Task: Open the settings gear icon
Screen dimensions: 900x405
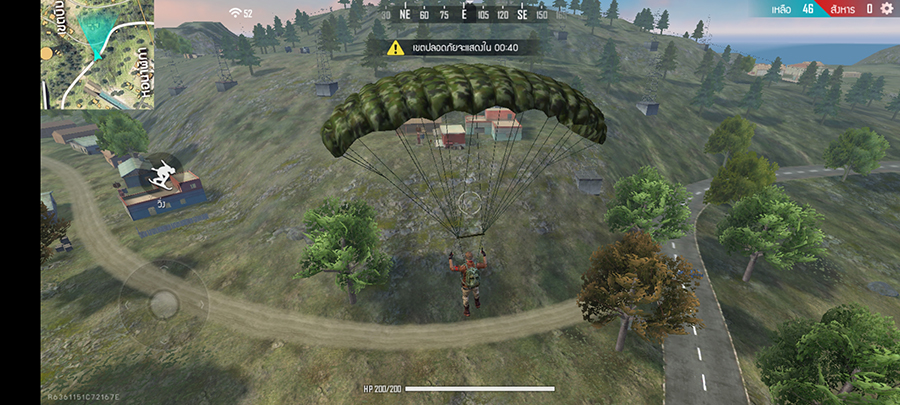Action: (887, 9)
